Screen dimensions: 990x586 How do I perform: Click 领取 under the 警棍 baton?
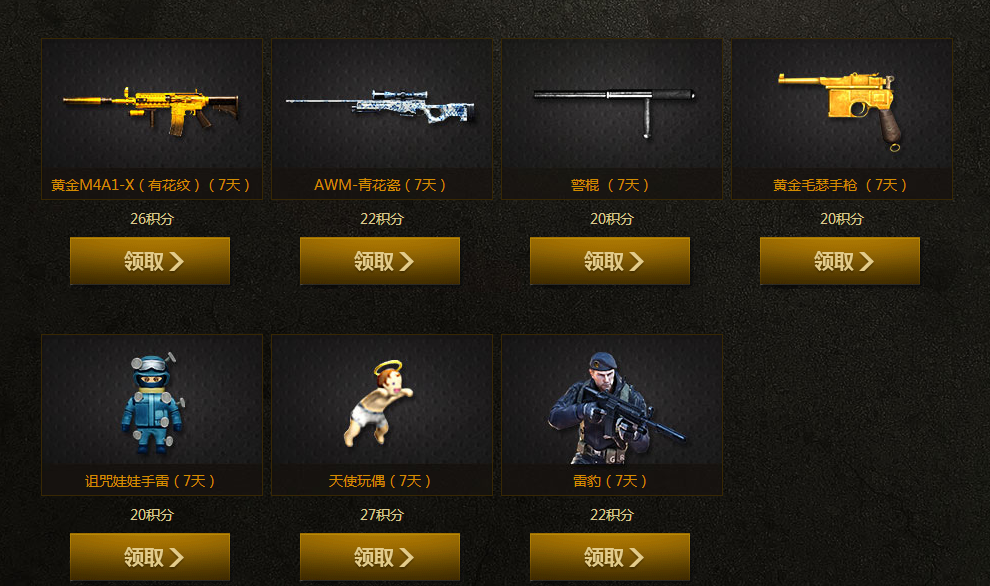click(610, 261)
